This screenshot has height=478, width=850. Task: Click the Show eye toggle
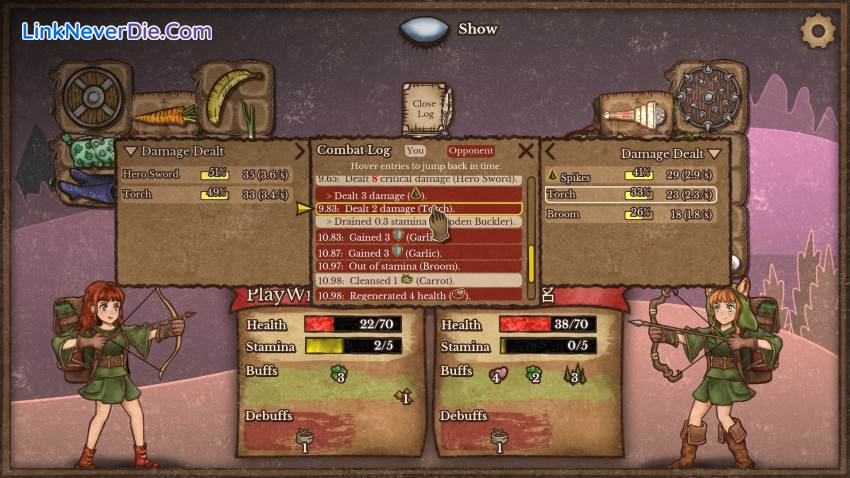pos(424,29)
